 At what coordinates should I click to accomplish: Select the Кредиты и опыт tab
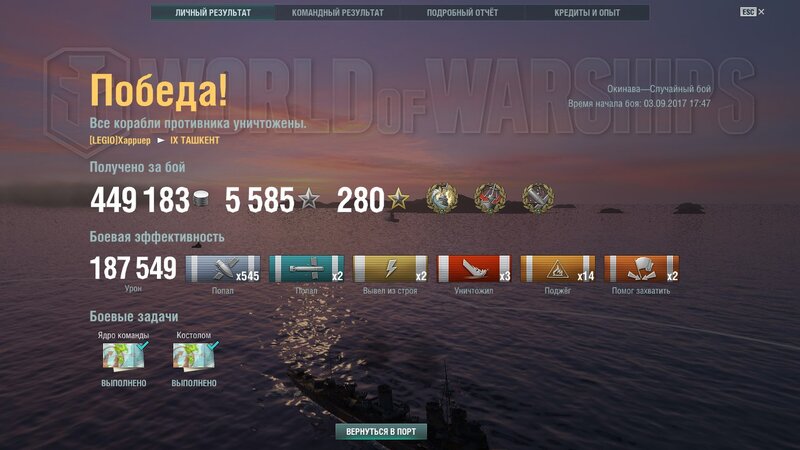586,13
